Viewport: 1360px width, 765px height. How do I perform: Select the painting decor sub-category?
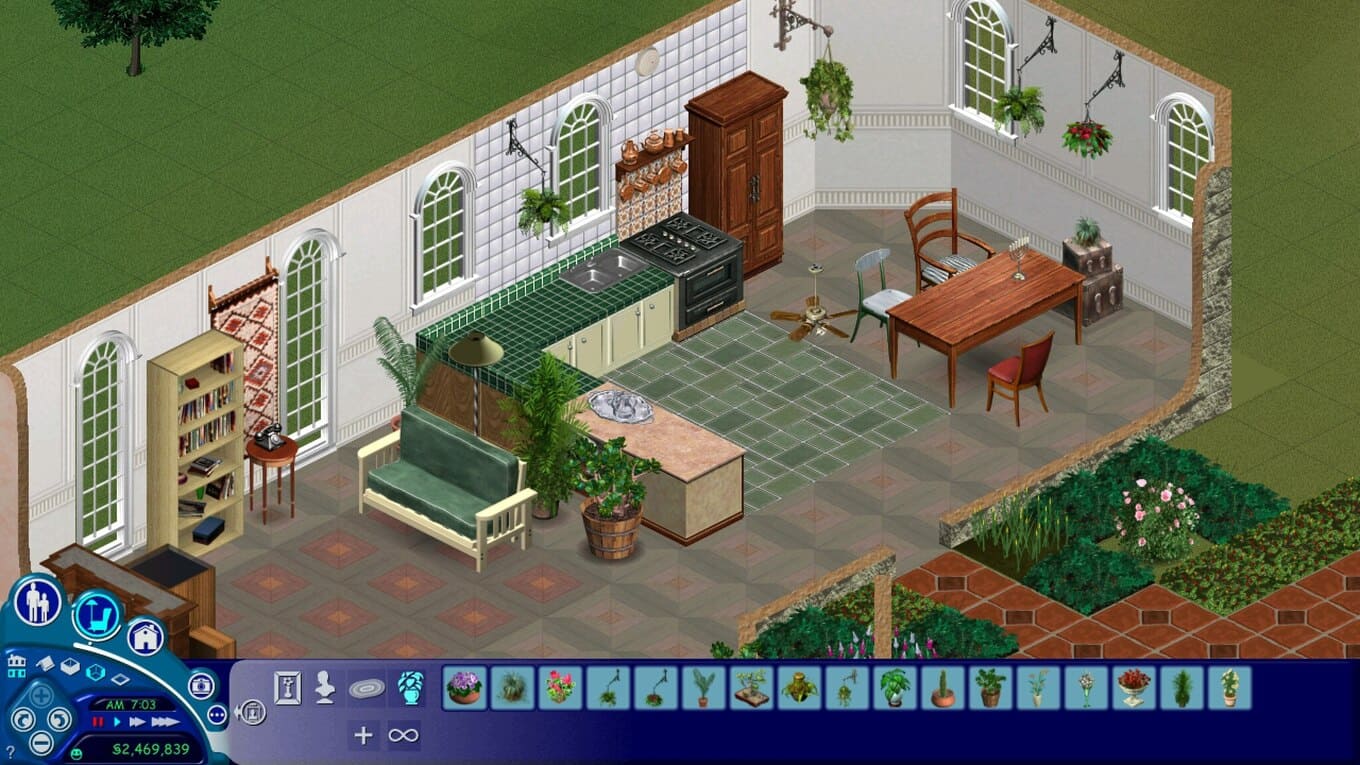click(288, 687)
